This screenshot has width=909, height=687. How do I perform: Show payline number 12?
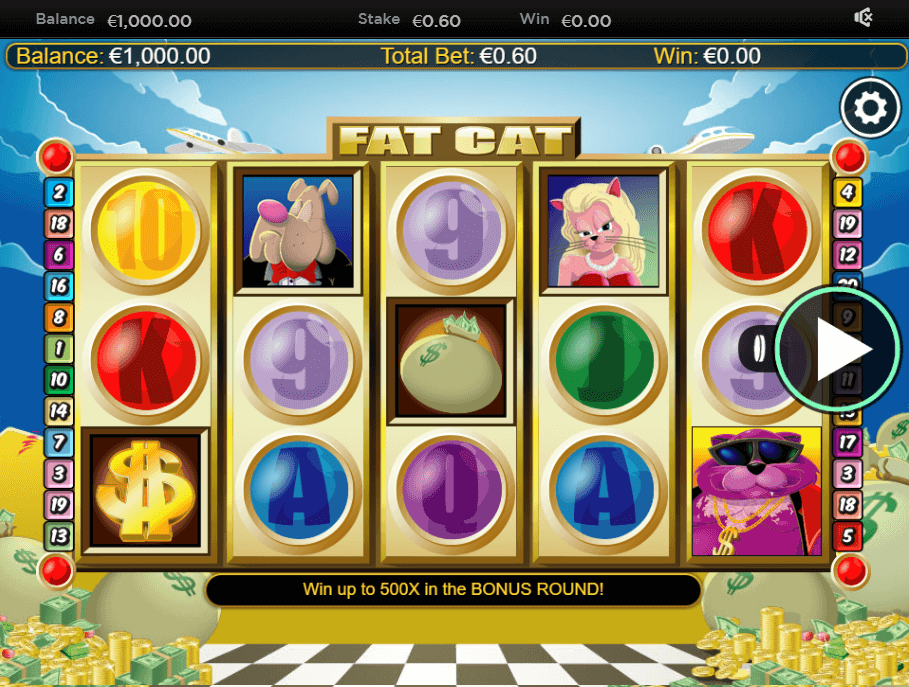tap(848, 255)
